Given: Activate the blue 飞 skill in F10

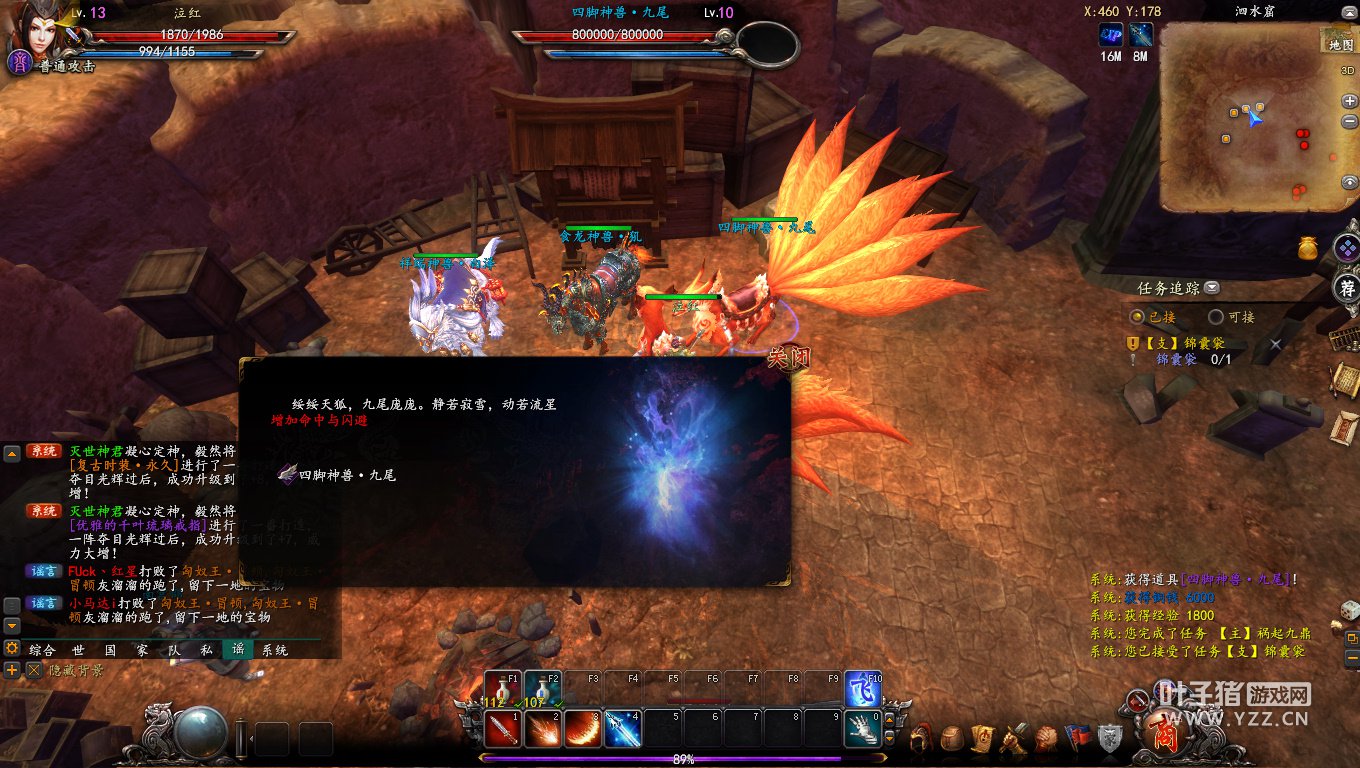Looking at the screenshot, I should [x=862, y=689].
